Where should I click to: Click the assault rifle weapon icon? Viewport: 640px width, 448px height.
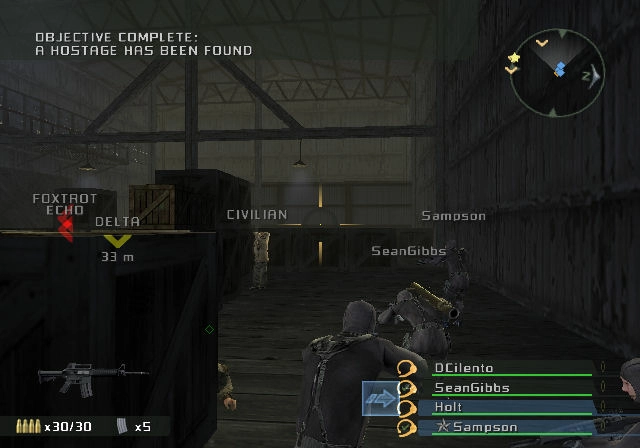point(66,376)
